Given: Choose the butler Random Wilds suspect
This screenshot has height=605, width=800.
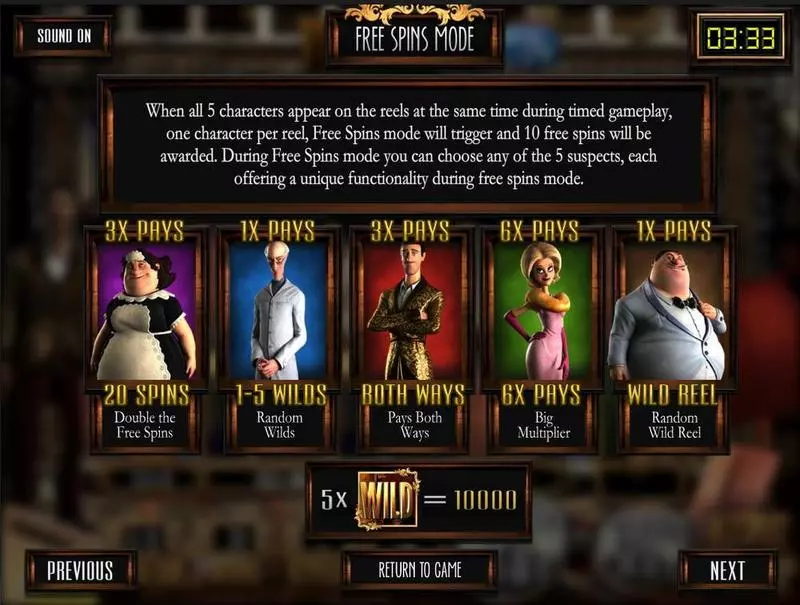Looking at the screenshot, I should click(x=279, y=310).
